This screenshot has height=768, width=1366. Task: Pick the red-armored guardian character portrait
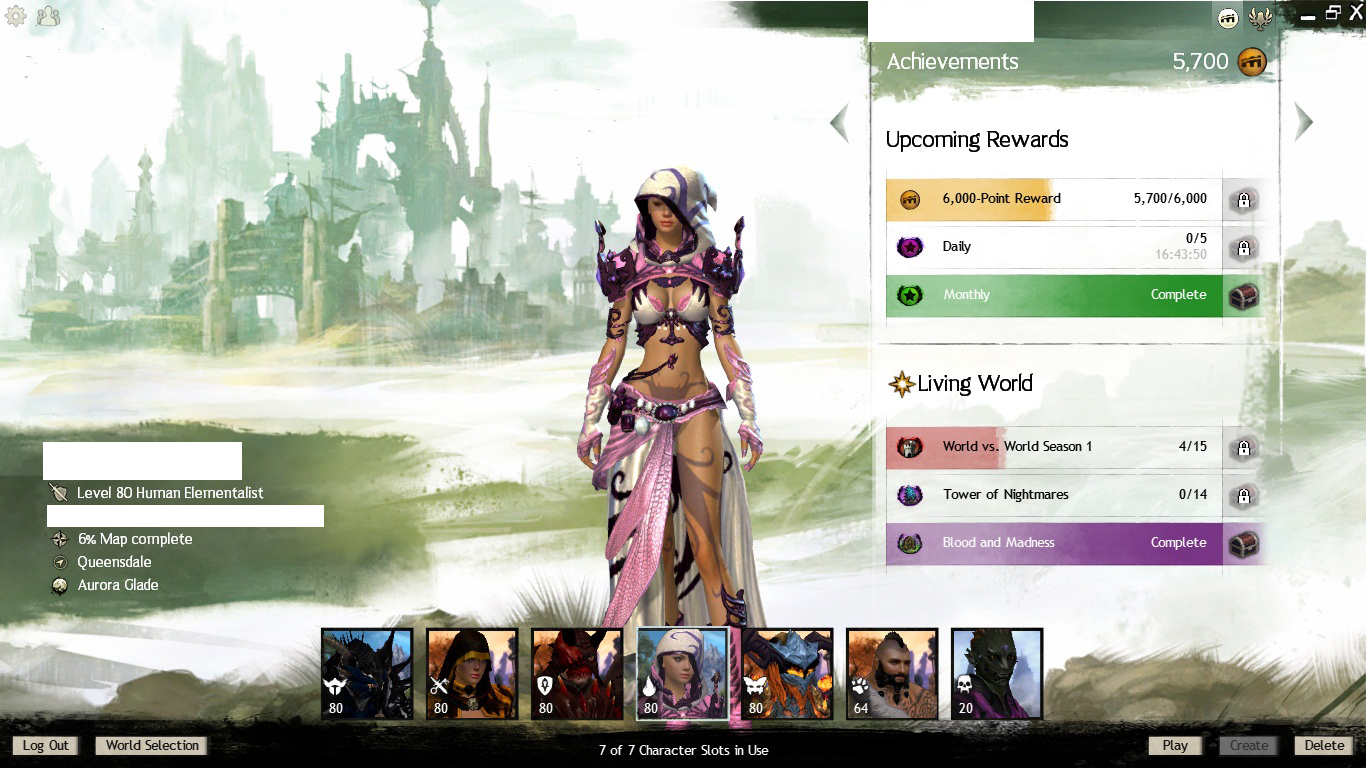577,674
